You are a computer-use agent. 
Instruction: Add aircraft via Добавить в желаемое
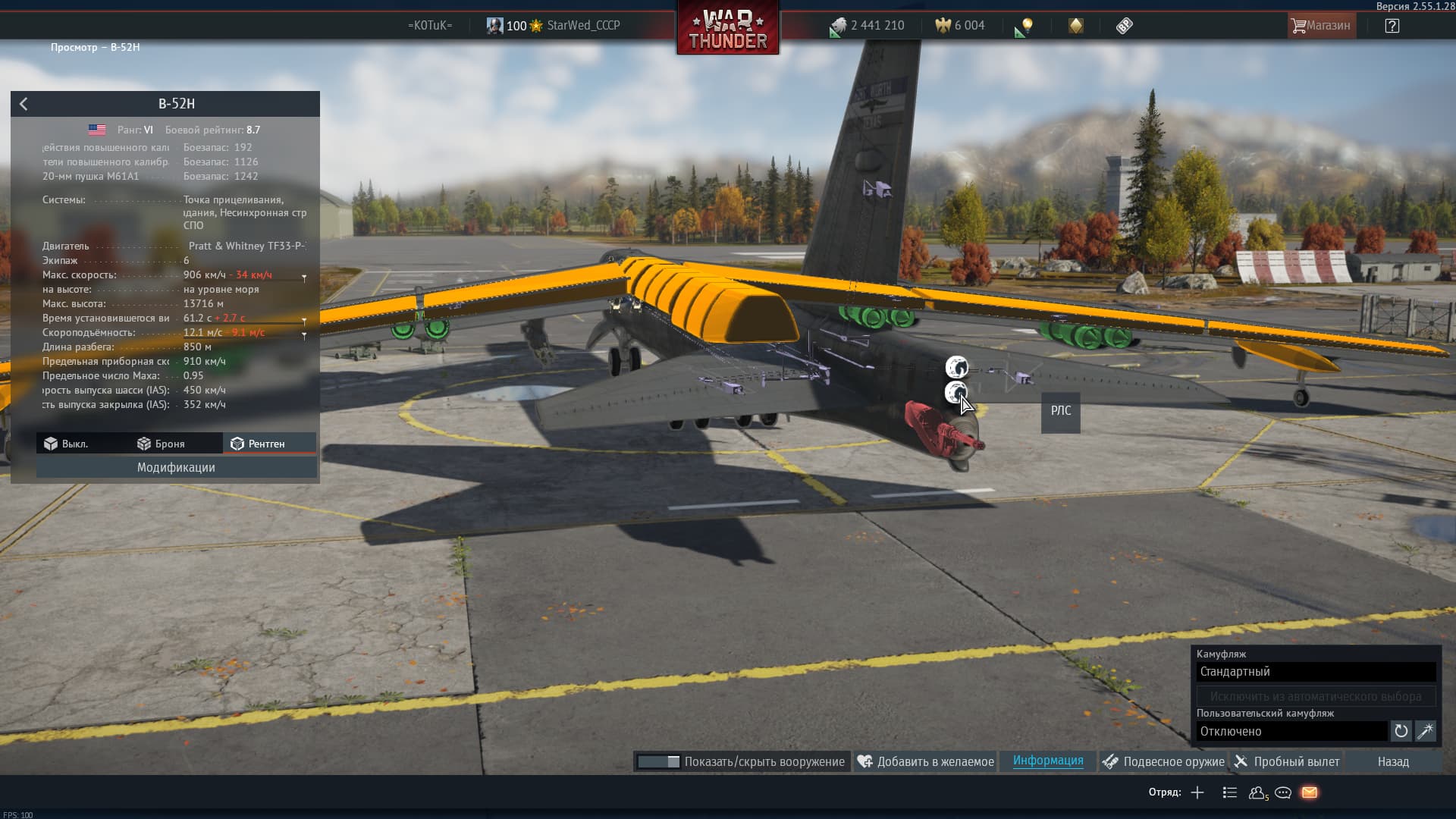(926, 761)
